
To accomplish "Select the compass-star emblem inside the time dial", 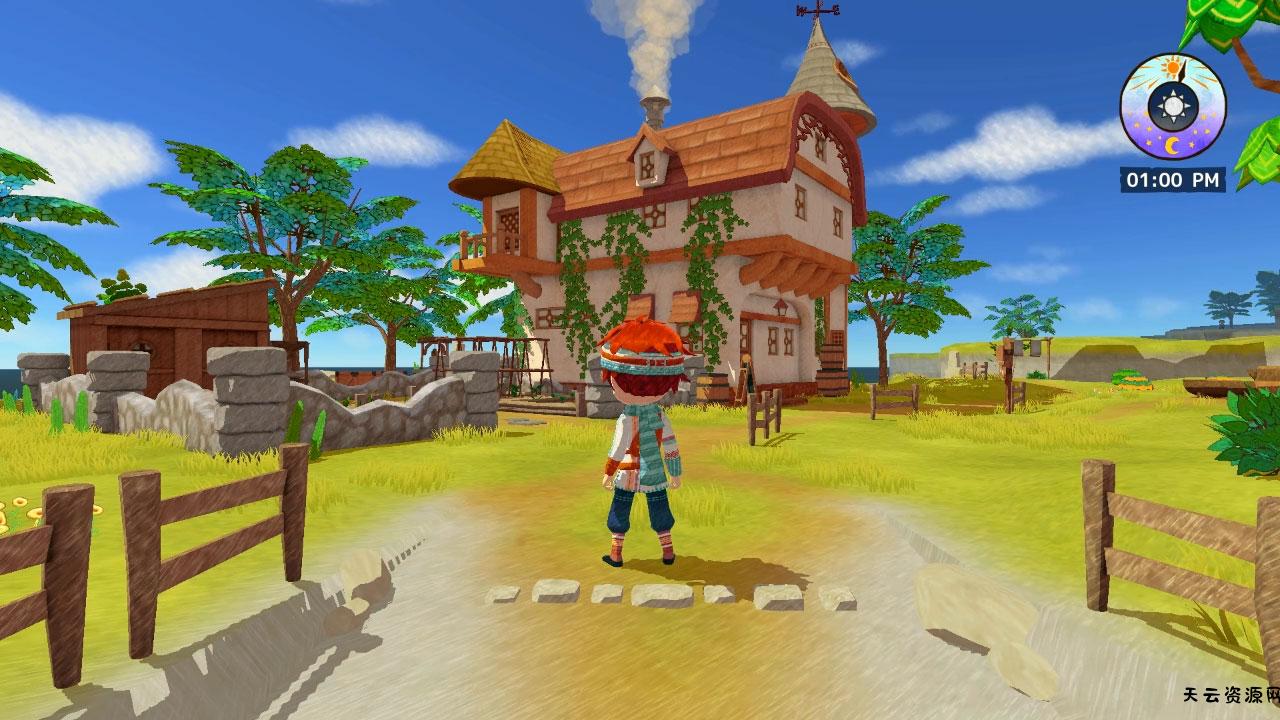I will 1173,105.
